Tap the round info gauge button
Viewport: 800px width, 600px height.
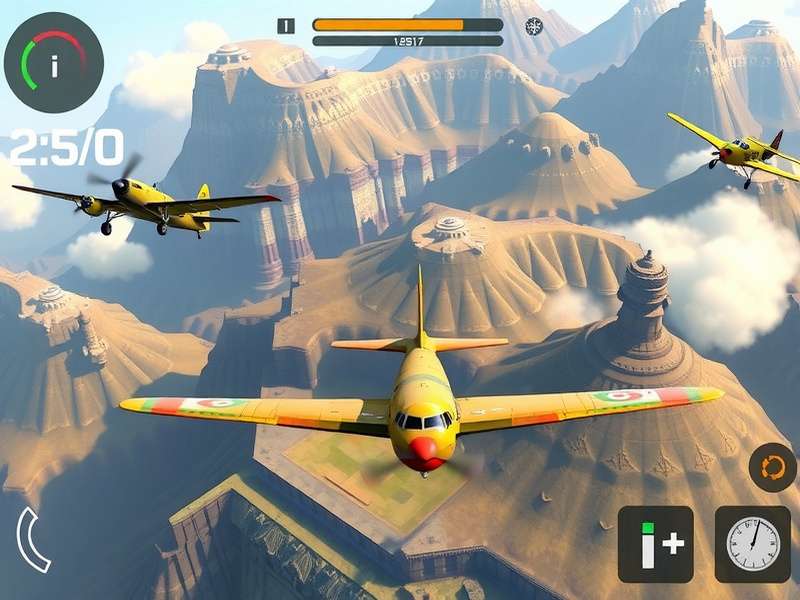[53, 62]
